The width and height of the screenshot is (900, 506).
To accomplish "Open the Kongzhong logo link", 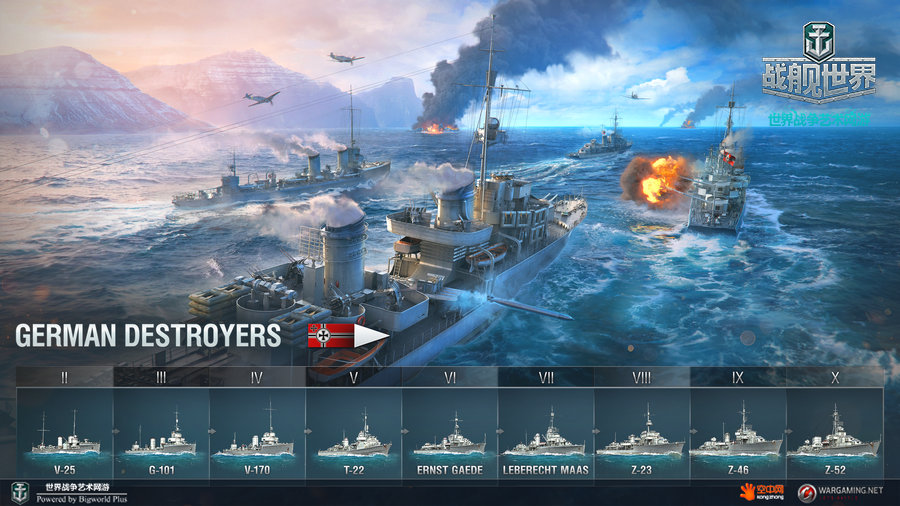I will [763, 491].
